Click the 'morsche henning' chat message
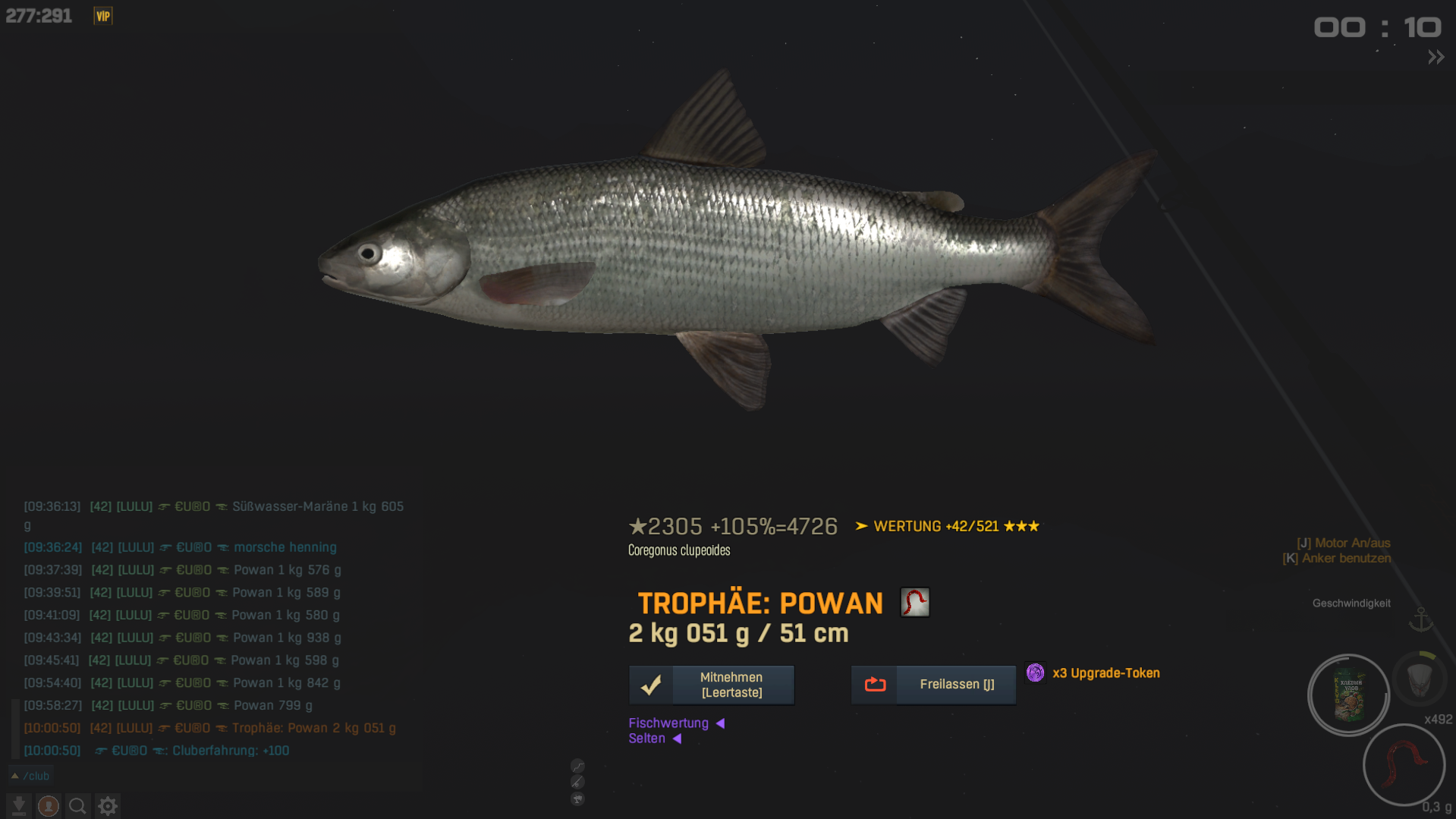This screenshot has width=1456, height=819. coord(285,547)
